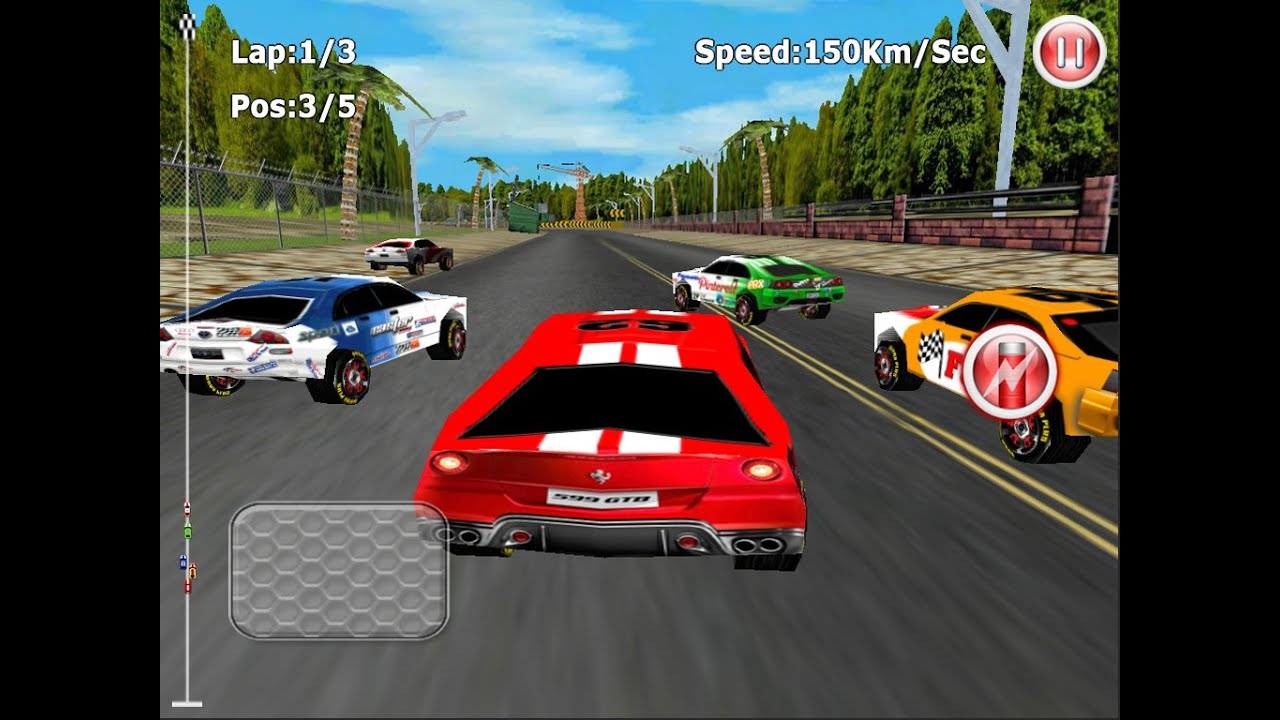Tap the hexagon-patterned brake pad

coord(339,570)
